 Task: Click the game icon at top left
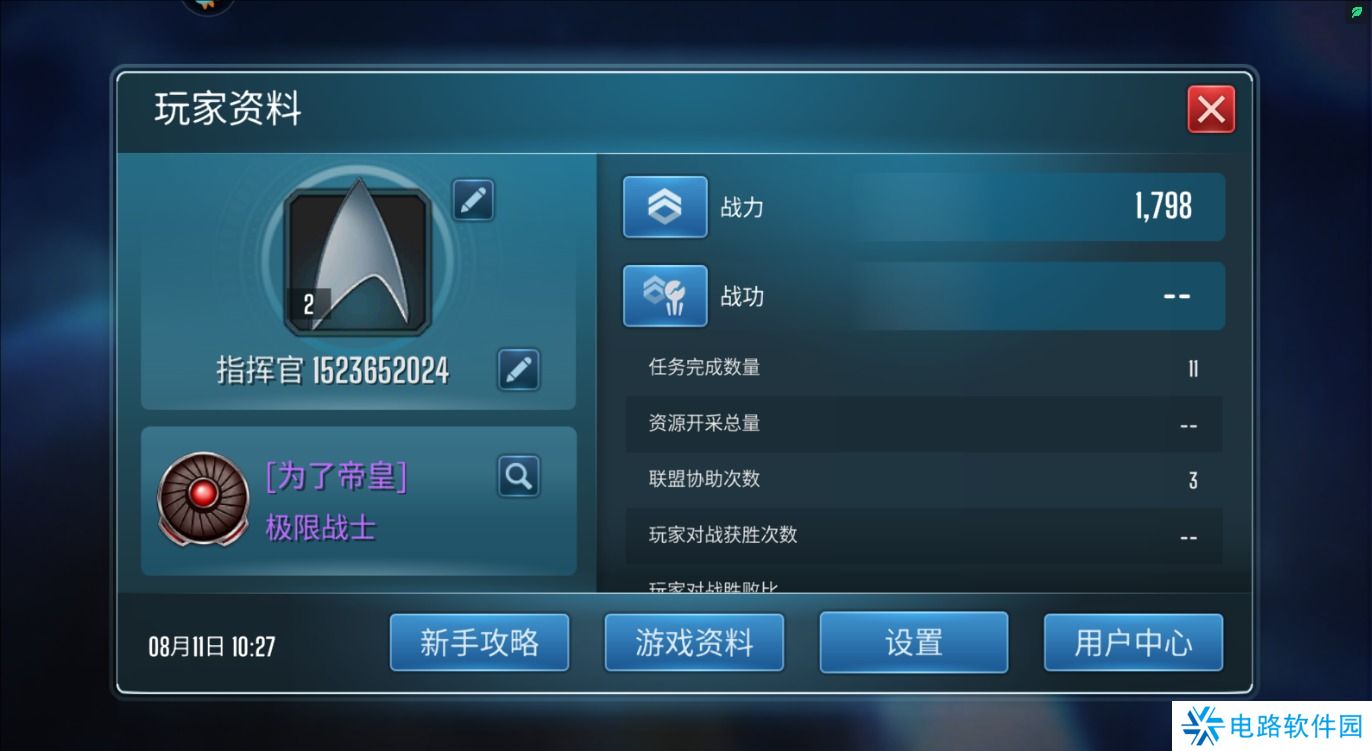[x=207, y=5]
